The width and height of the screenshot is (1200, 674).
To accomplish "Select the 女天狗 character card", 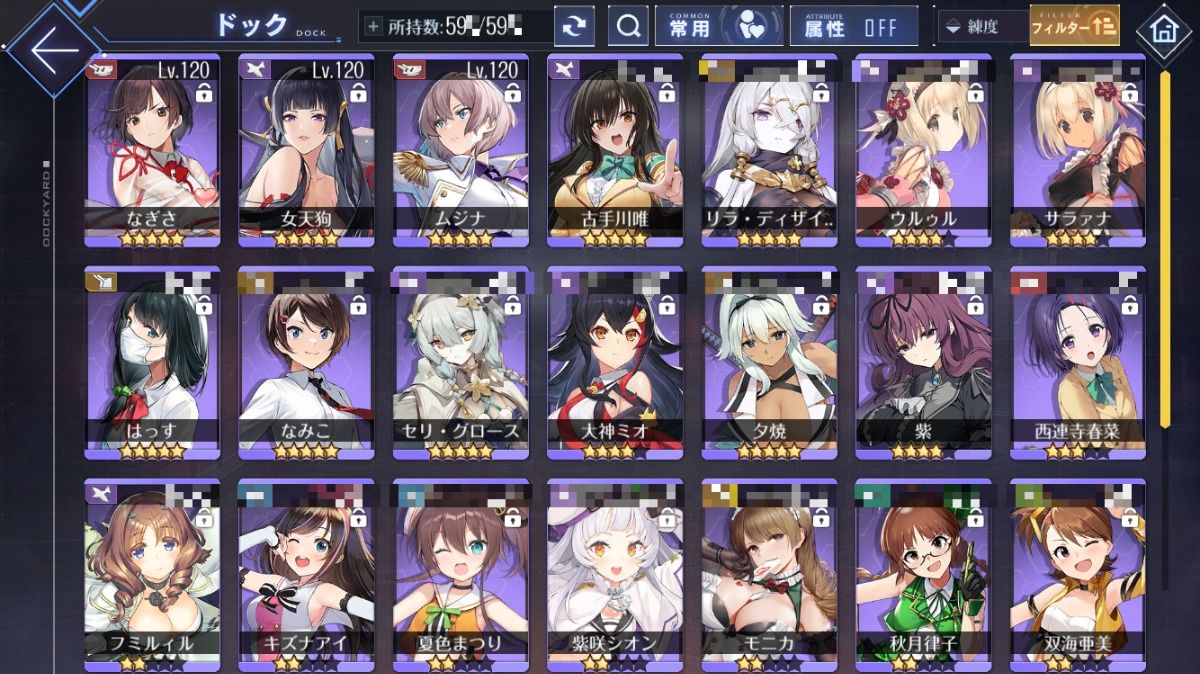I will coord(306,150).
